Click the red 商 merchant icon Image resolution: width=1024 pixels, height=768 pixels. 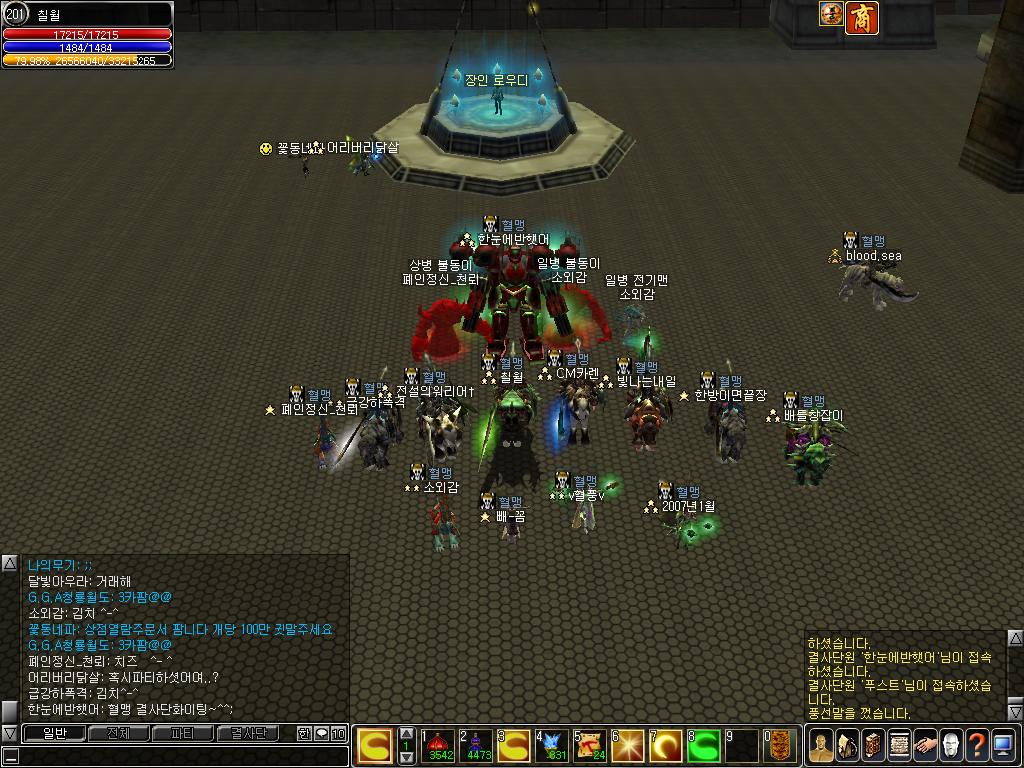[861, 17]
